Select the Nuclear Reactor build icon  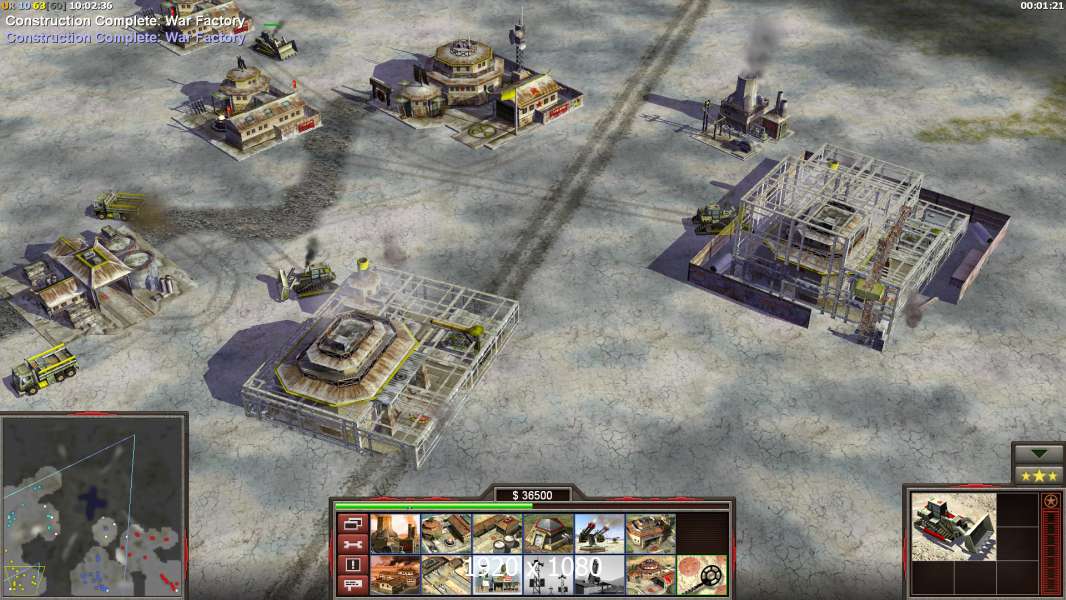coord(395,533)
